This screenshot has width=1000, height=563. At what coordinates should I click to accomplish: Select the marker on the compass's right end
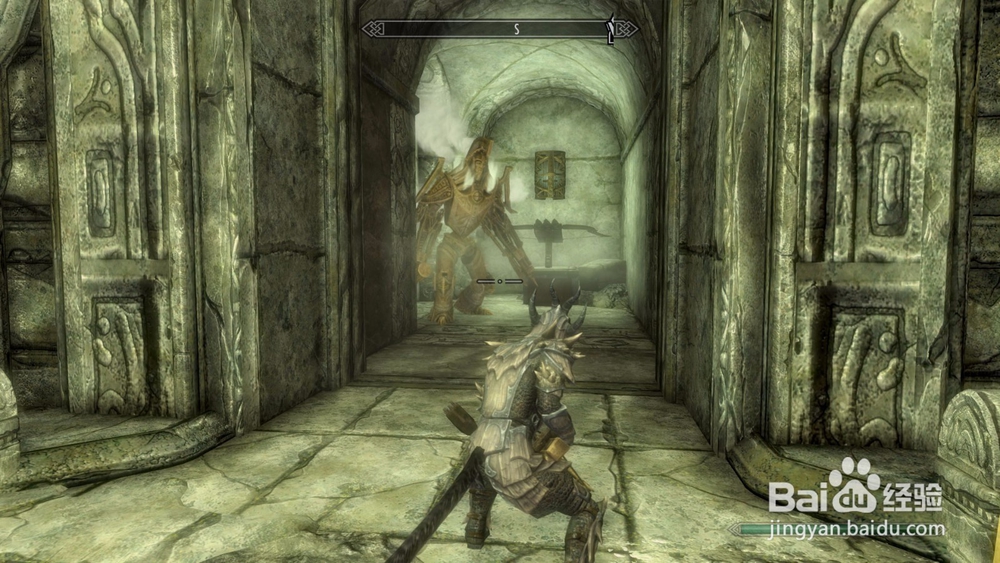[610, 29]
